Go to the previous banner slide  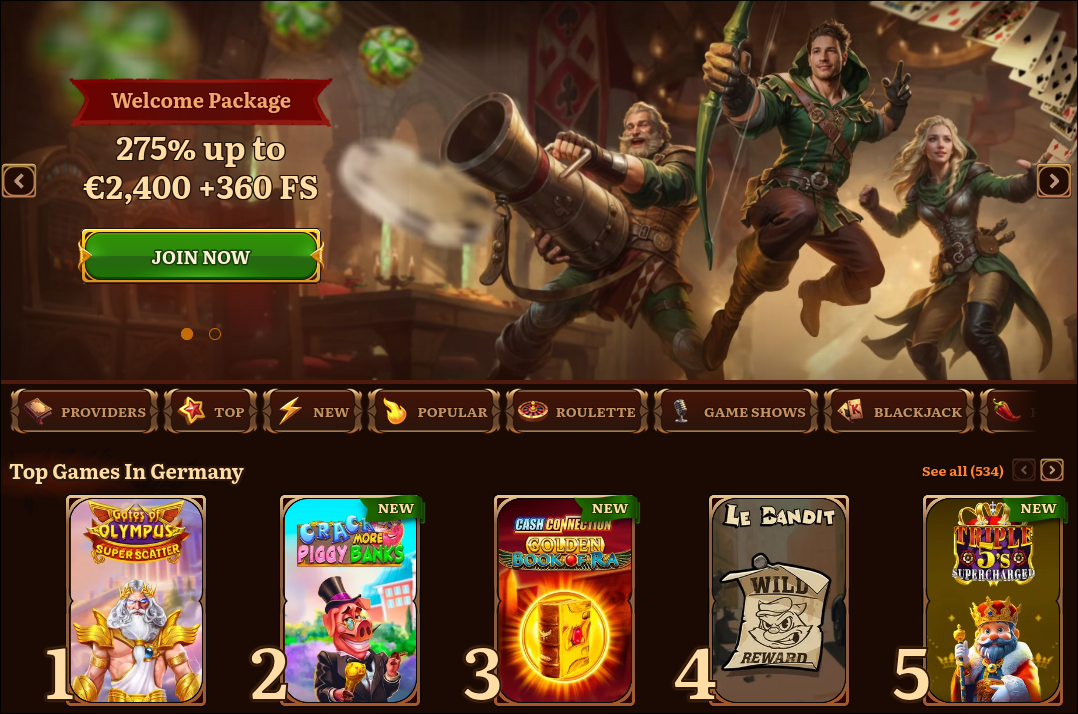[x=19, y=181]
